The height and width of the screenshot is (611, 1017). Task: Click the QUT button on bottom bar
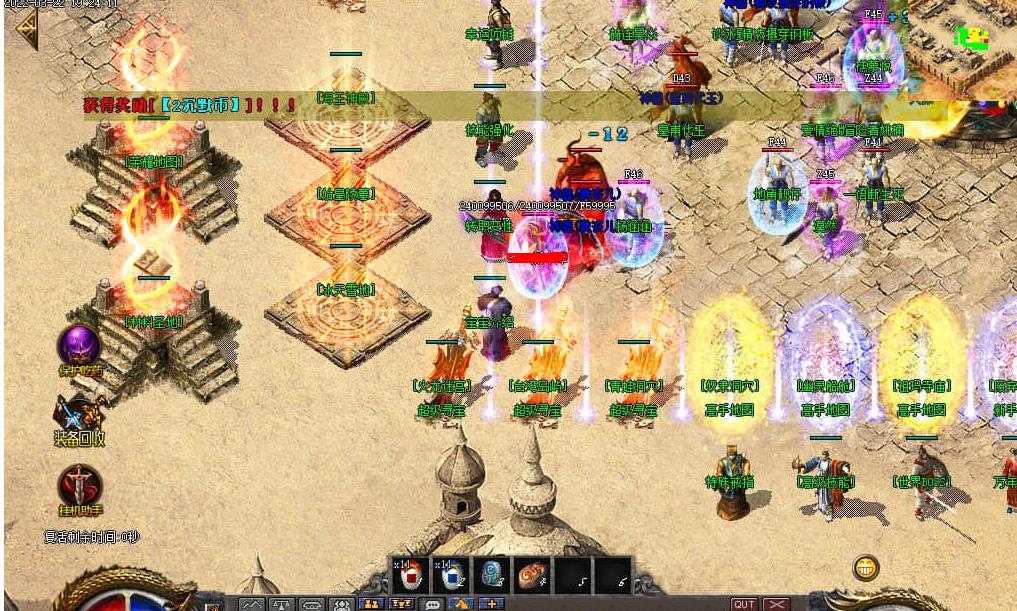coord(744,604)
